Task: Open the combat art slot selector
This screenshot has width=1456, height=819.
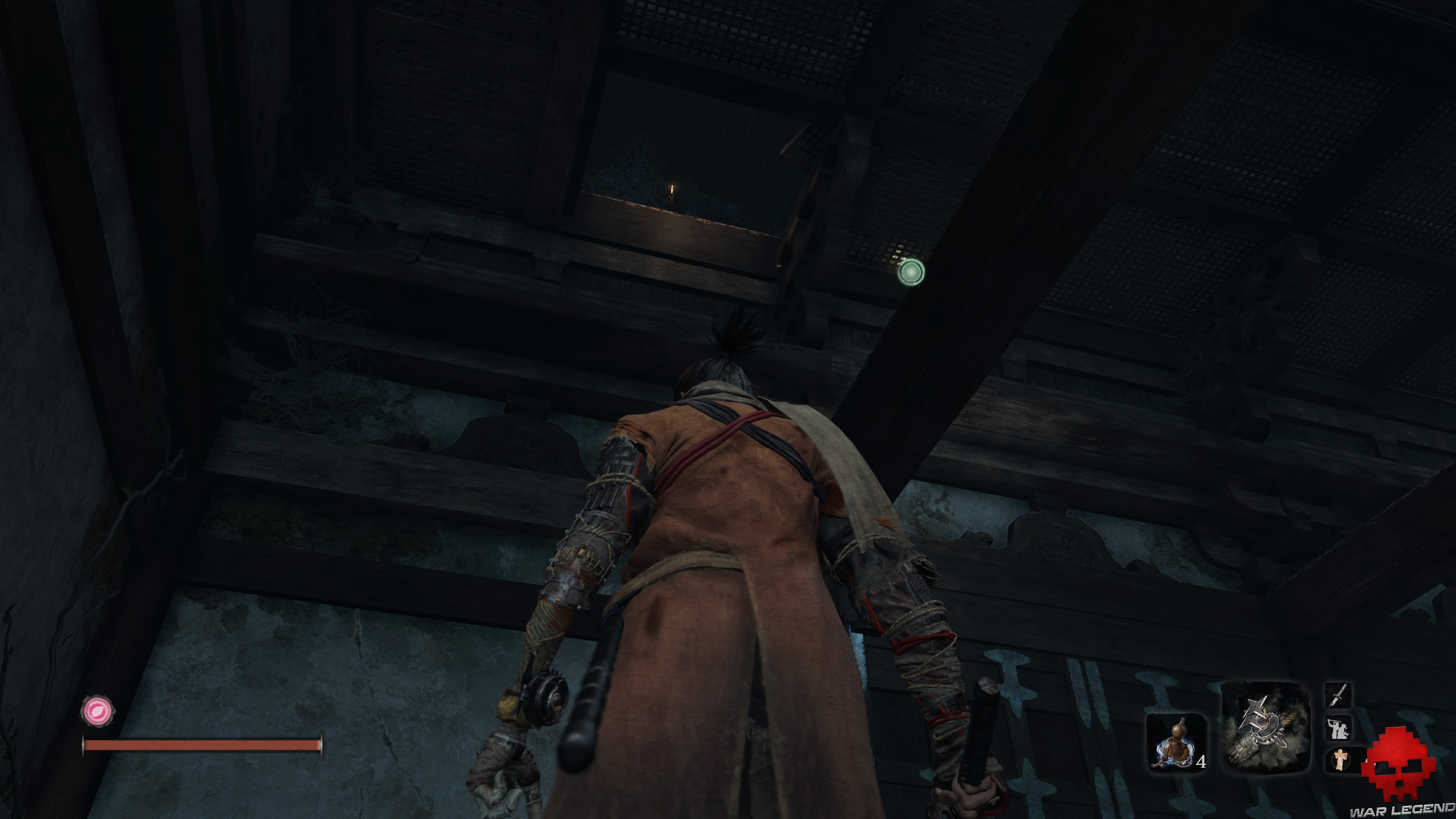Action: [x=1338, y=728]
